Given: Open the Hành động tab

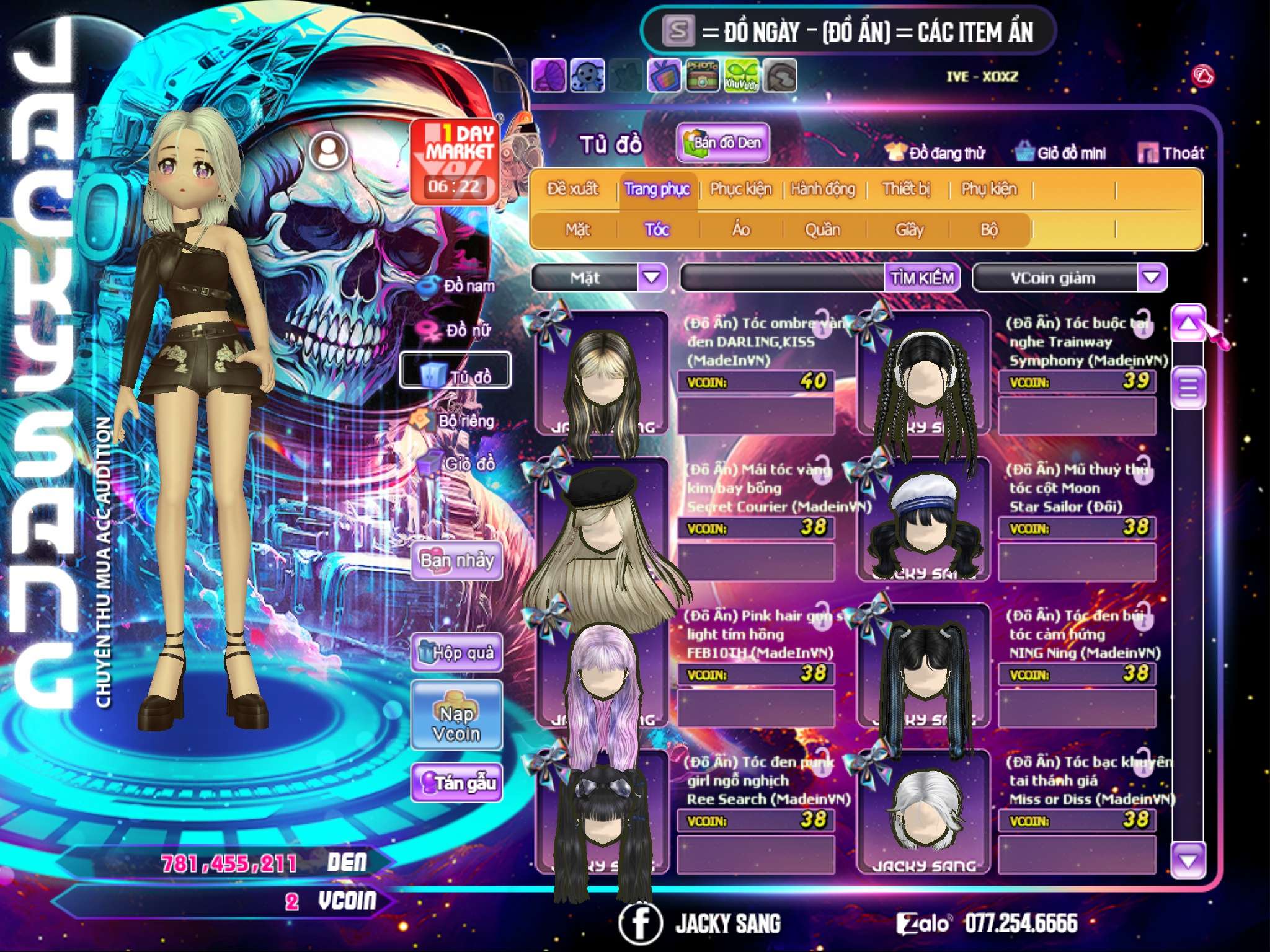Looking at the screenshot, I should tap(823, 189).
